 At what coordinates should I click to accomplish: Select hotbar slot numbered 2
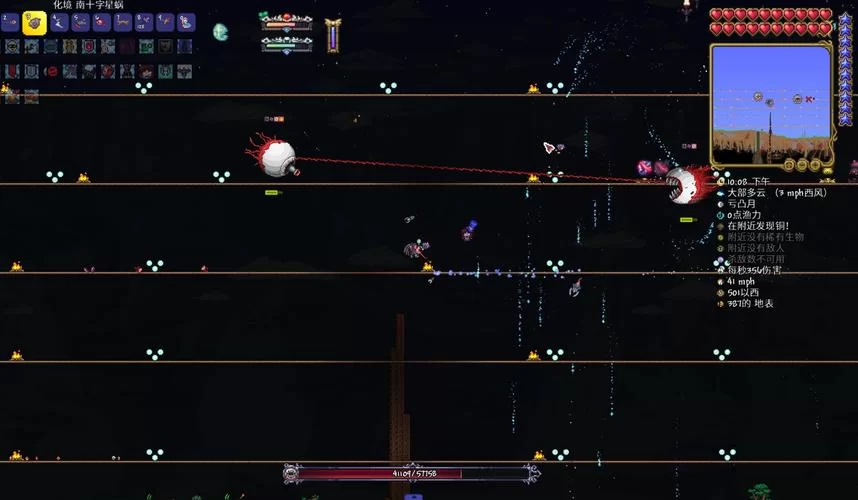10,22
